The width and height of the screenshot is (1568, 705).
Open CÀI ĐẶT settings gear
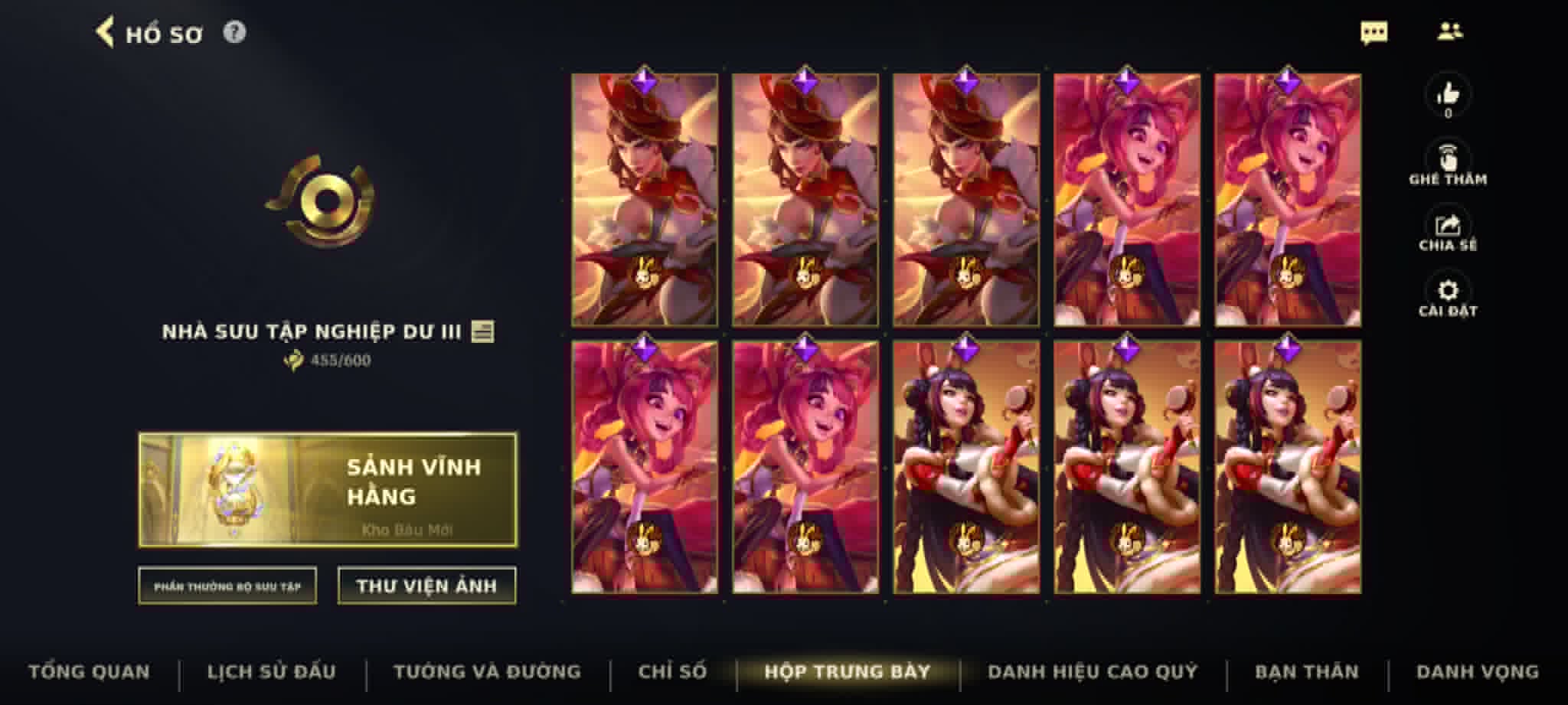(1445, 290)
